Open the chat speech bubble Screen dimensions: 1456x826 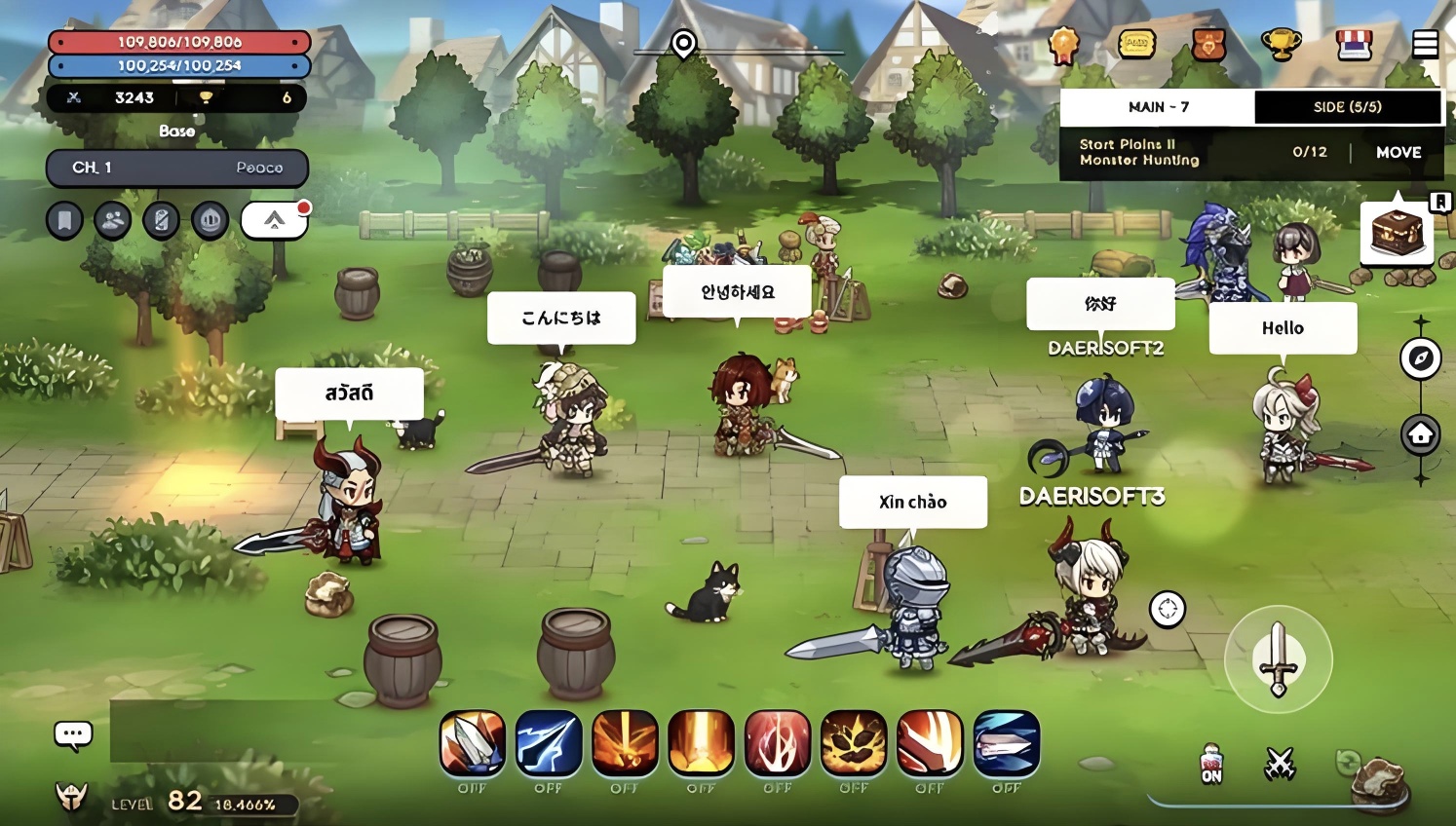coord(73,734)
